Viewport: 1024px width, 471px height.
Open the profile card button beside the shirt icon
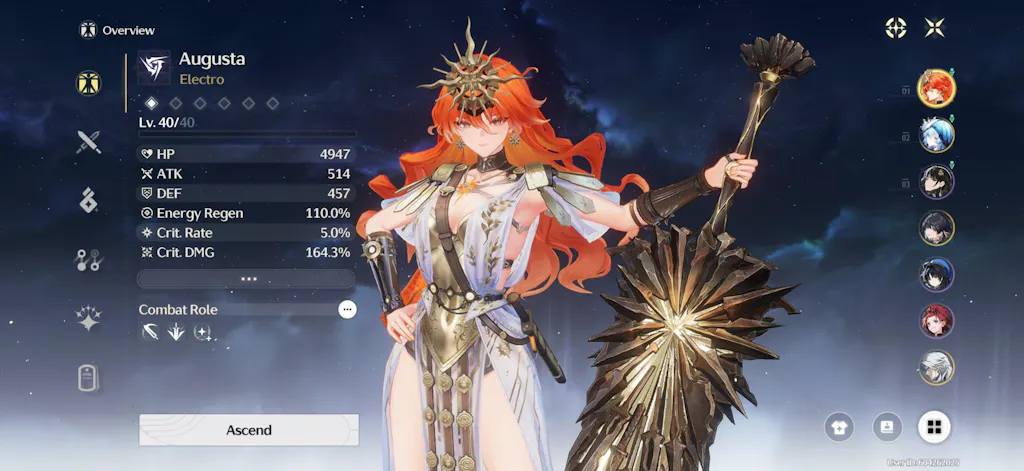click(x=887, y=428)
